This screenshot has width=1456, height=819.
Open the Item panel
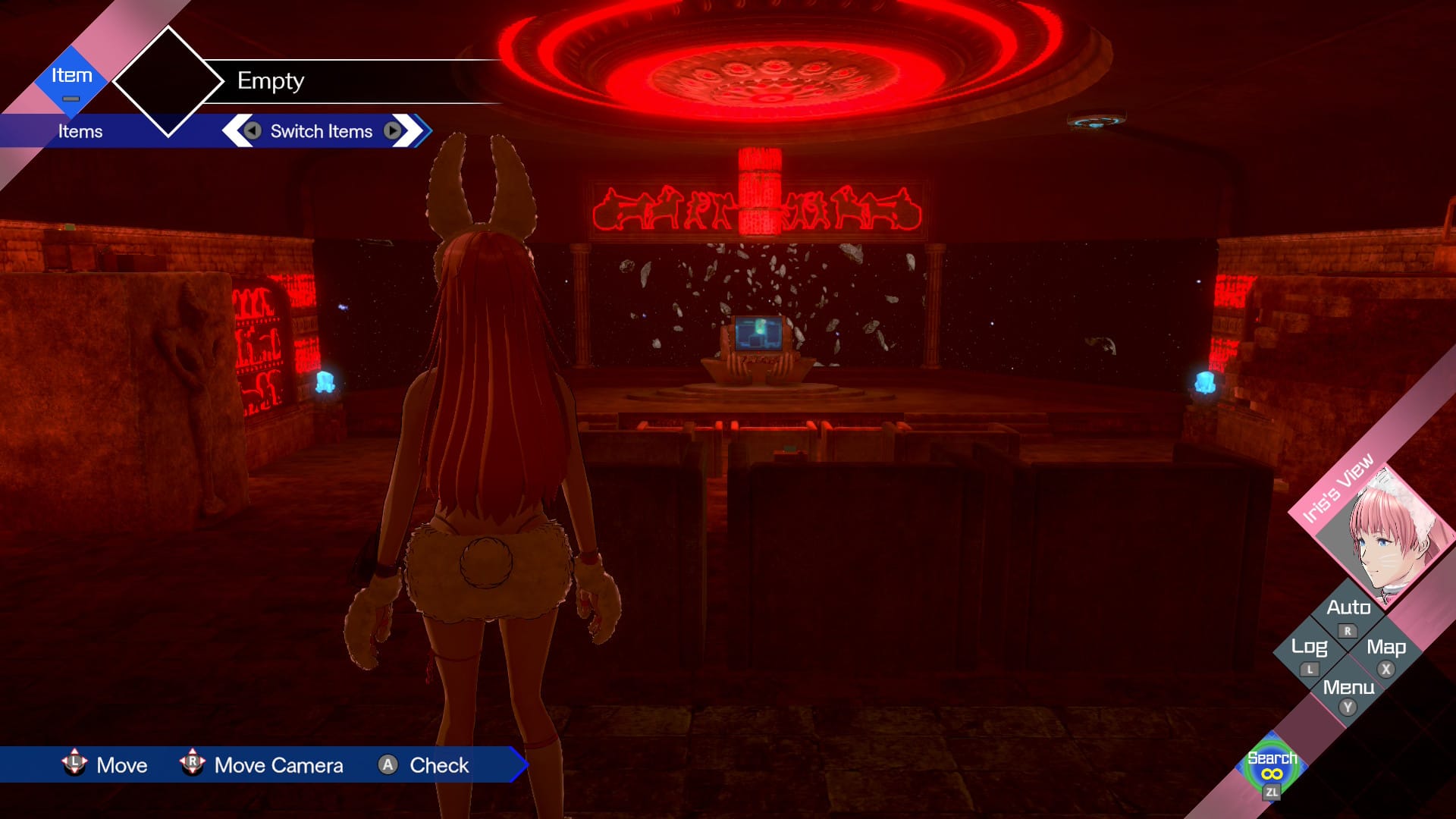click(71, 81)
